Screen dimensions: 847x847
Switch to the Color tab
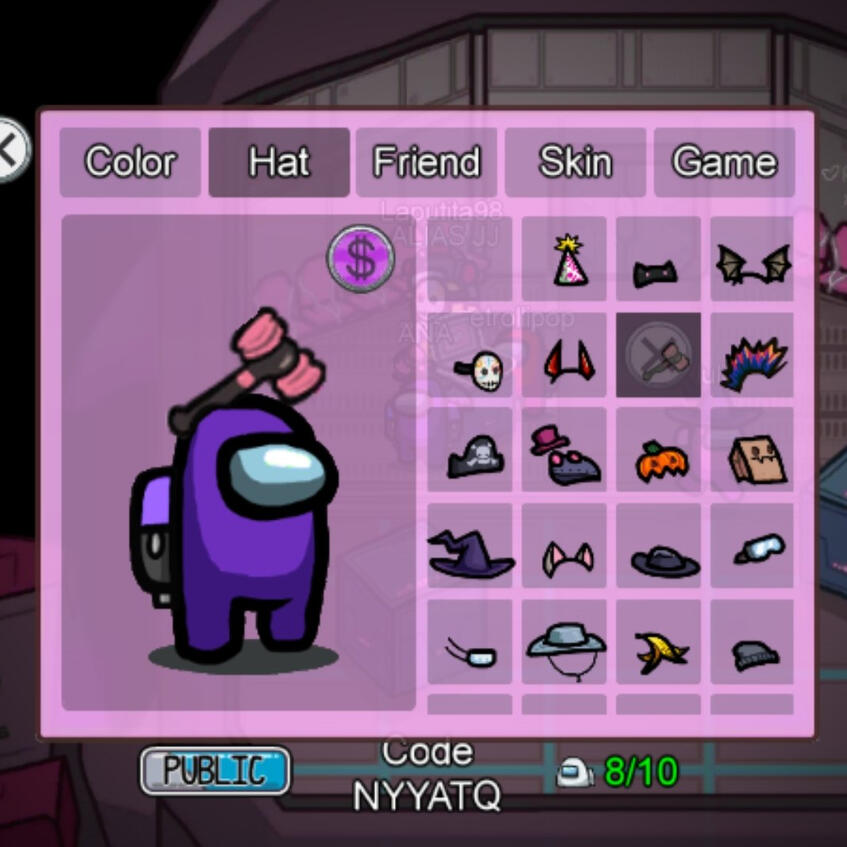tap(130, 162)
